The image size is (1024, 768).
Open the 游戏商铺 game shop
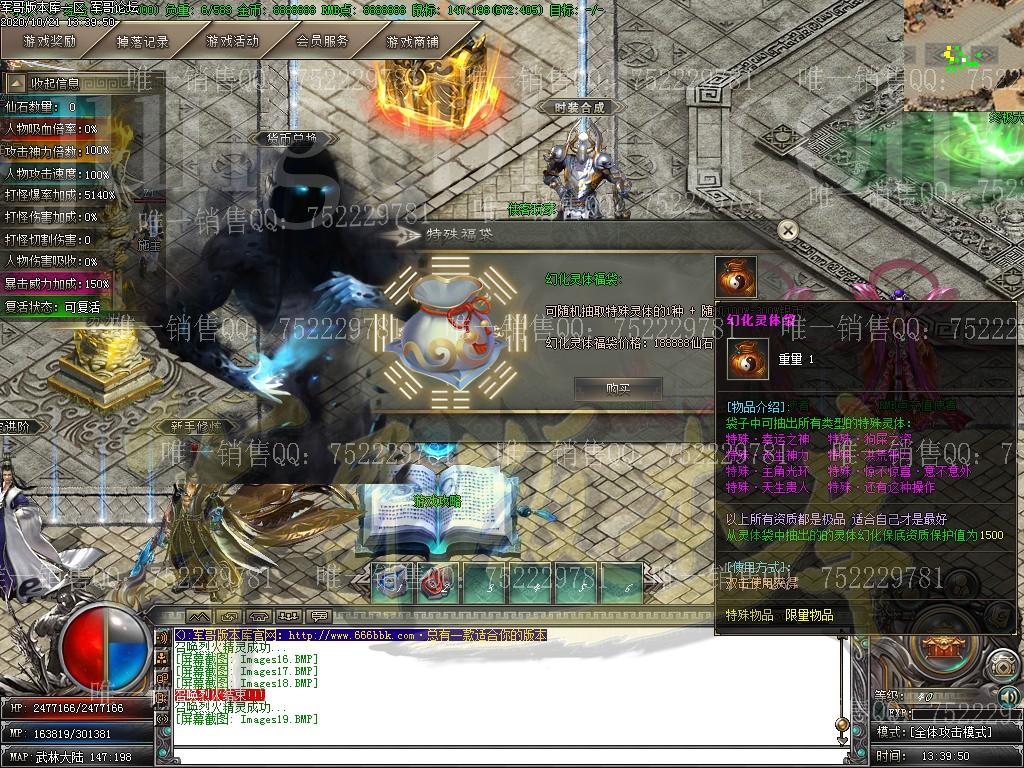(412, 42)
